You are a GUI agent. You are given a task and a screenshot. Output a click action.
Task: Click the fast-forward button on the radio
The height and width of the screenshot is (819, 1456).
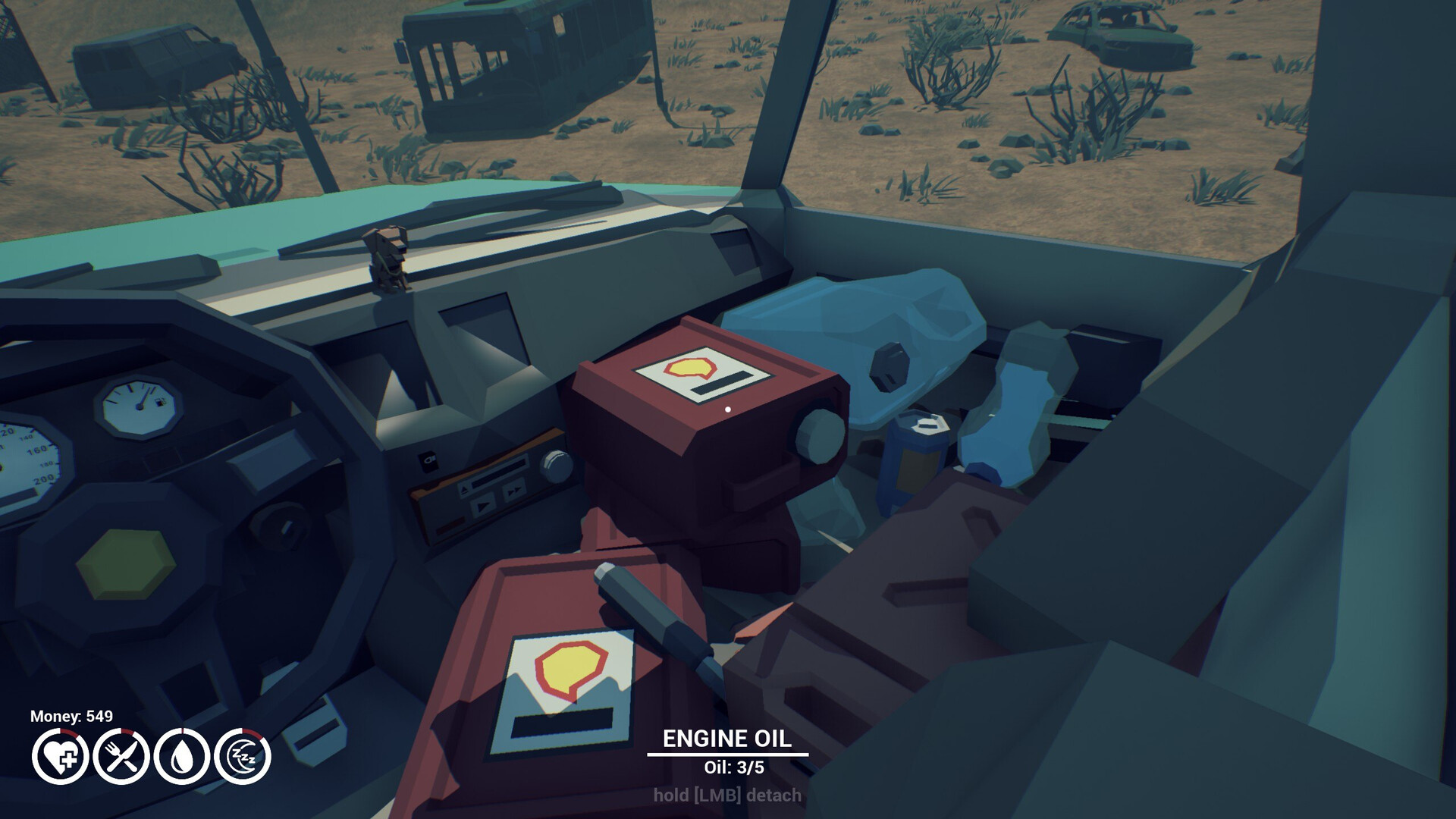click(x=513, y=491)
